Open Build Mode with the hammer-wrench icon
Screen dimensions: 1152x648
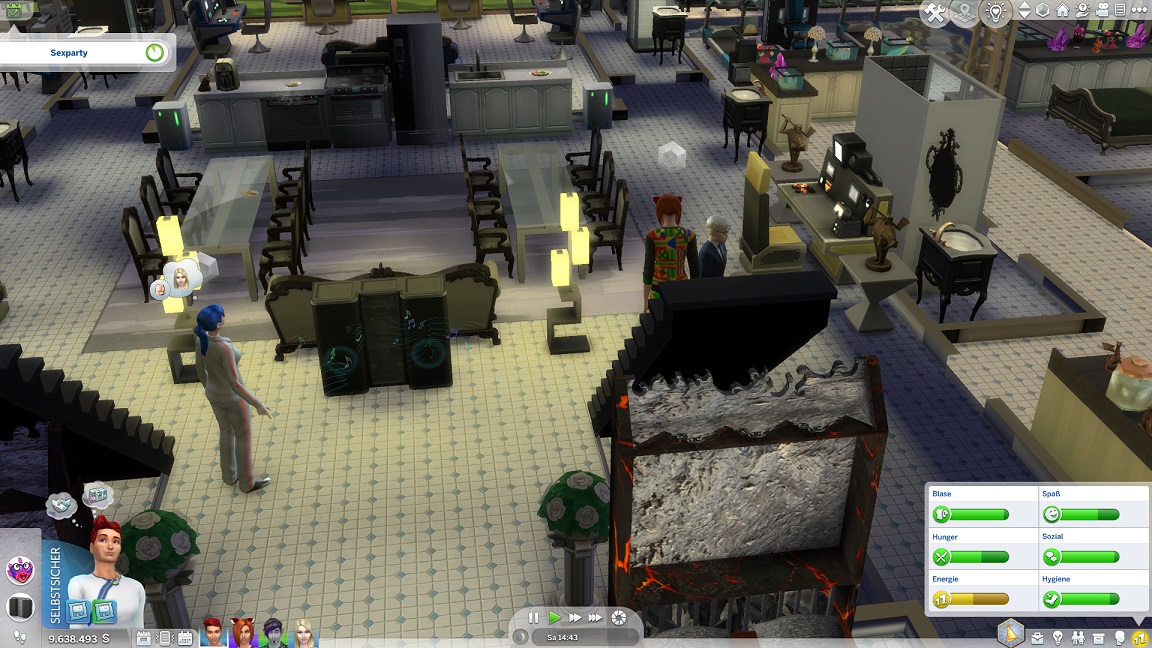coord(935,13)
